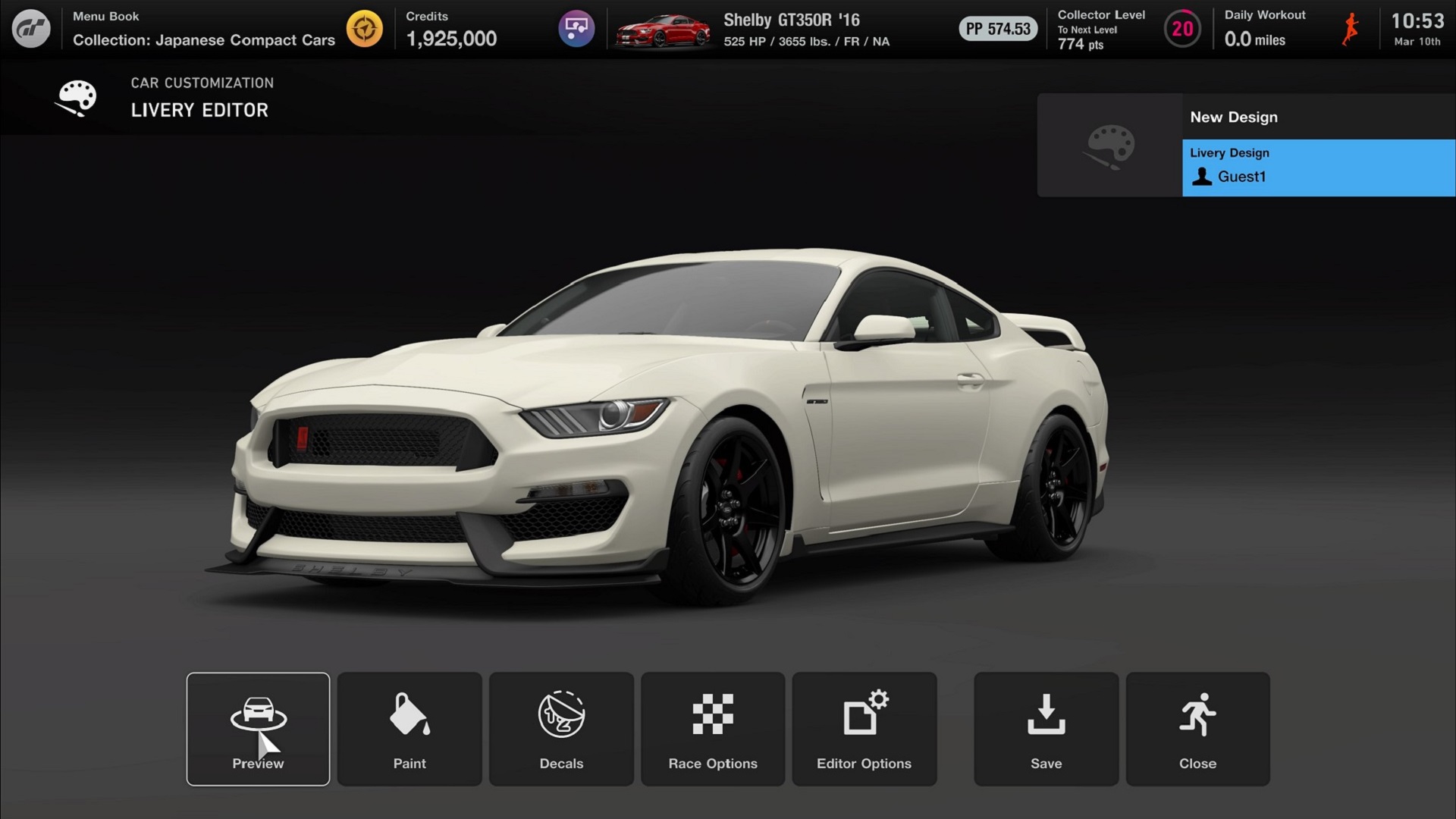Open the Daily Workout runner icon
Screen dimensions: 1456x819
pyautogui.click(x=1351, y=29)
